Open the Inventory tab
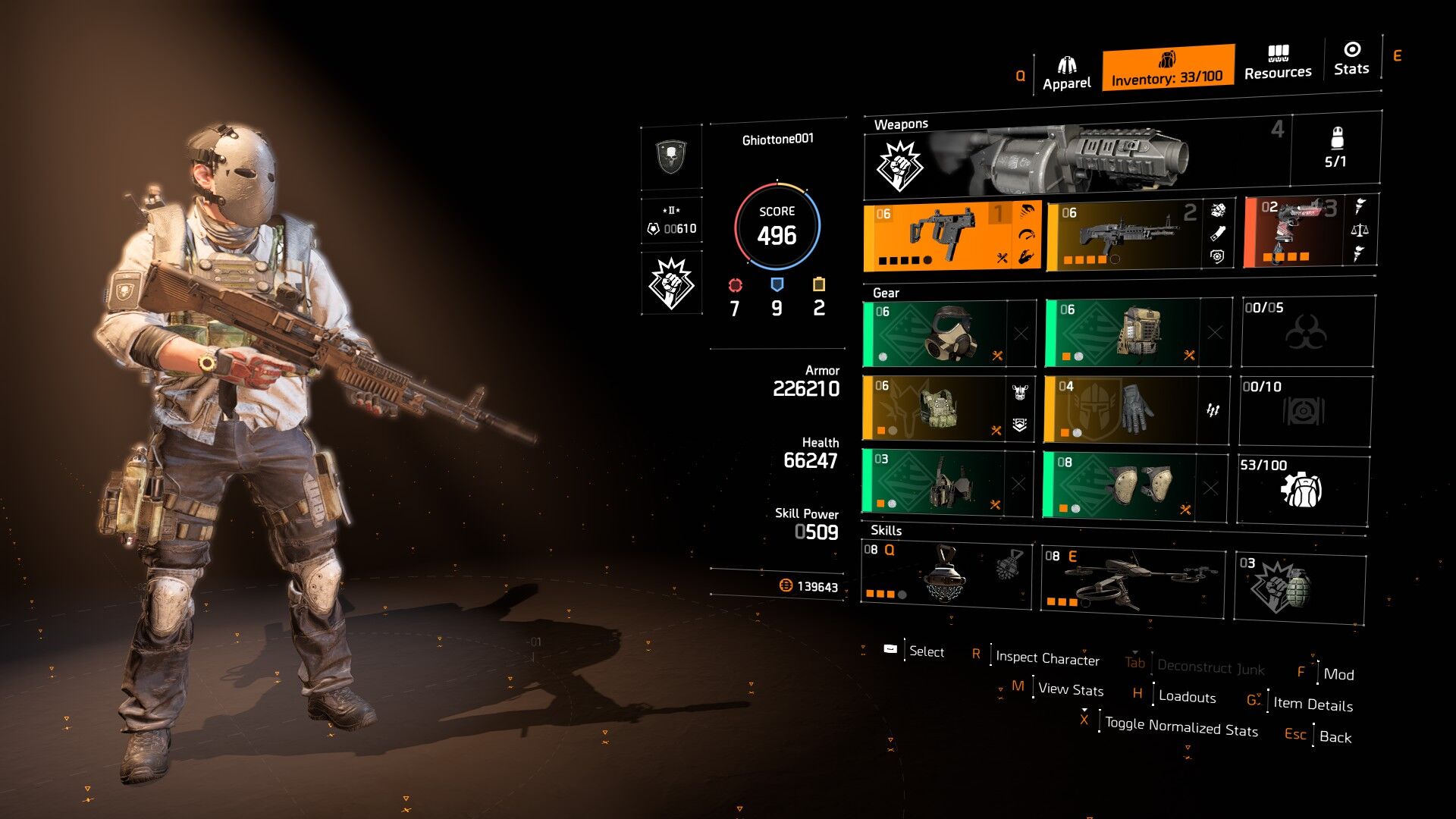 pyautogui.click(x=1167, y=68)
